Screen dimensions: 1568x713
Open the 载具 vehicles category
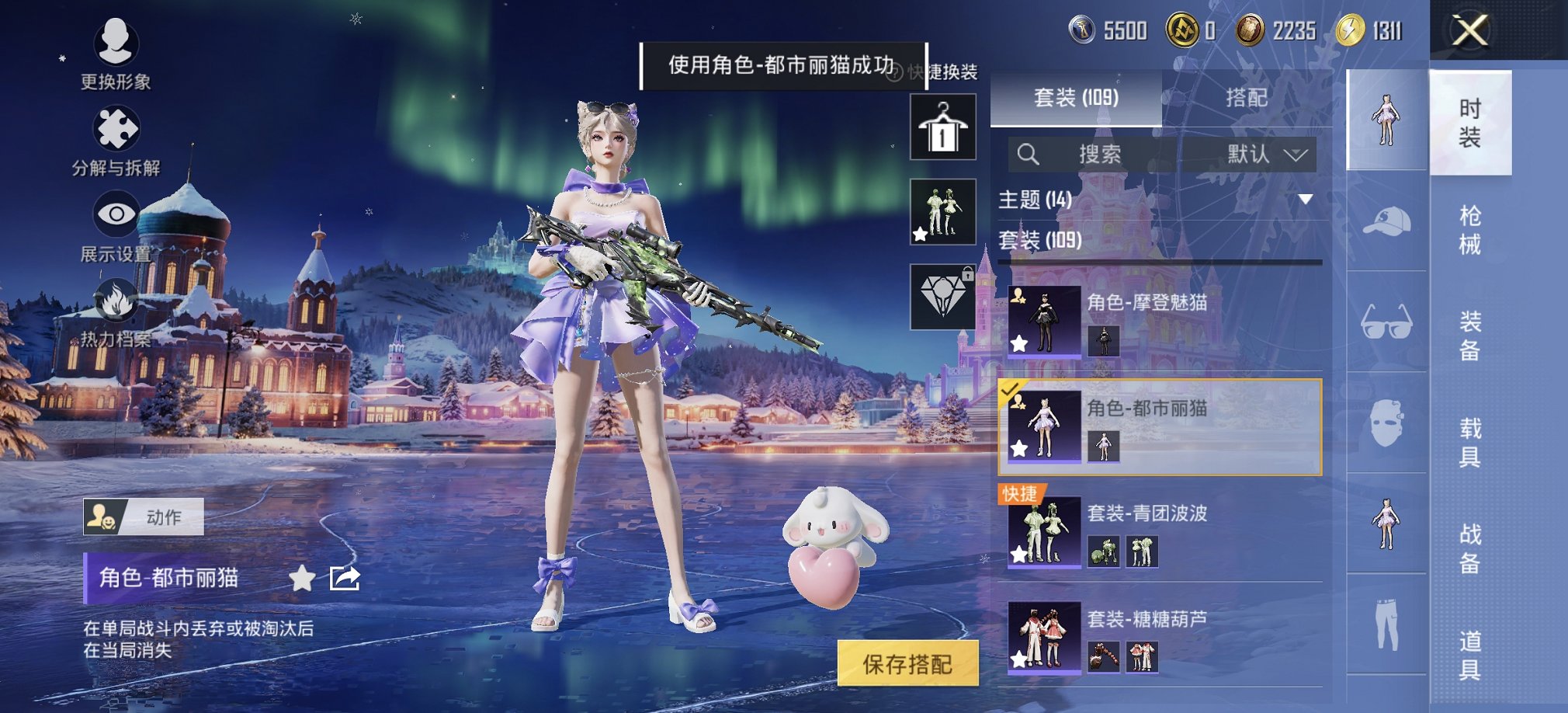click(x=1469, y=442)
